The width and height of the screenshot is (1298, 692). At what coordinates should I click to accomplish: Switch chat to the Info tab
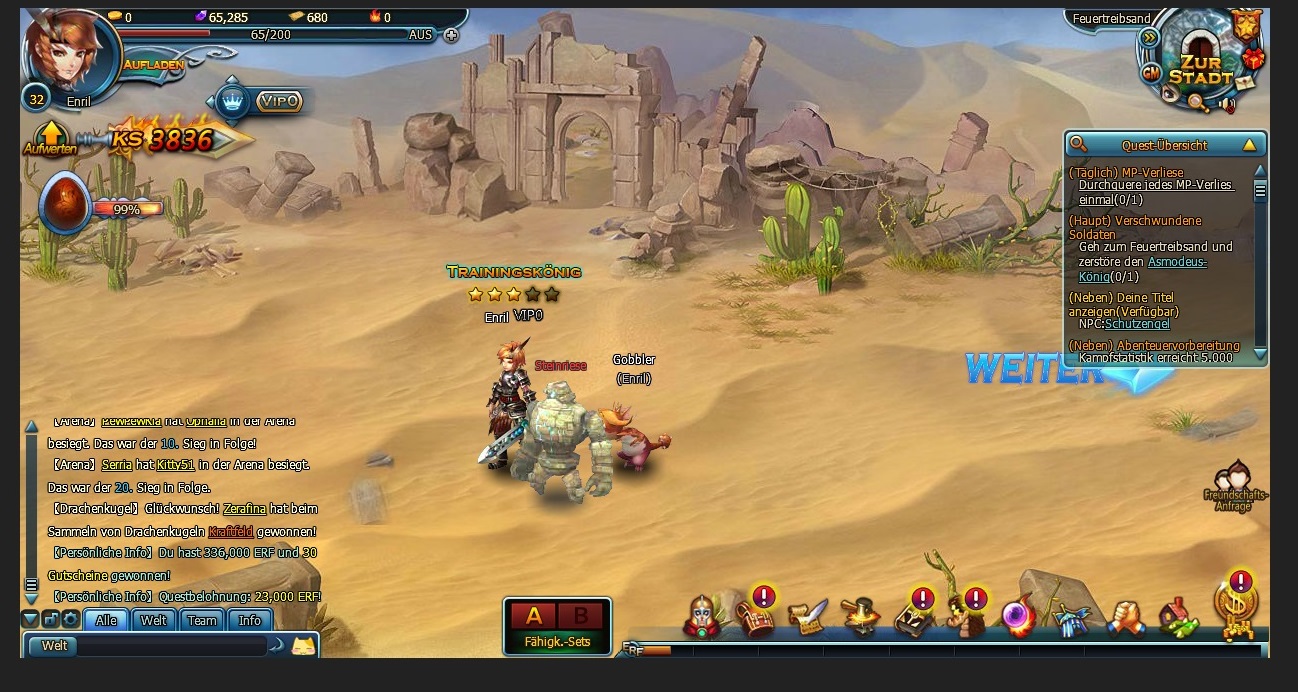pyautogui.click(x=249, y=620)
